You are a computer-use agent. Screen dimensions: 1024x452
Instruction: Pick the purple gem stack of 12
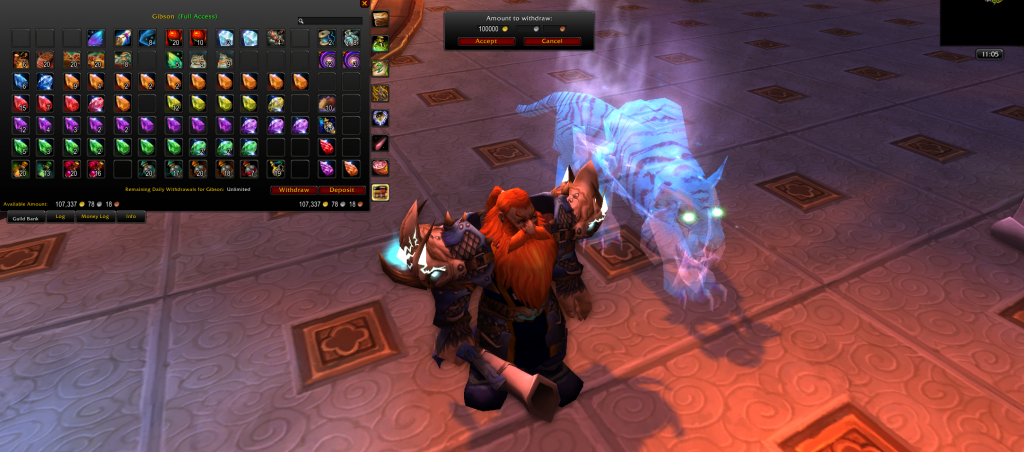20,125
